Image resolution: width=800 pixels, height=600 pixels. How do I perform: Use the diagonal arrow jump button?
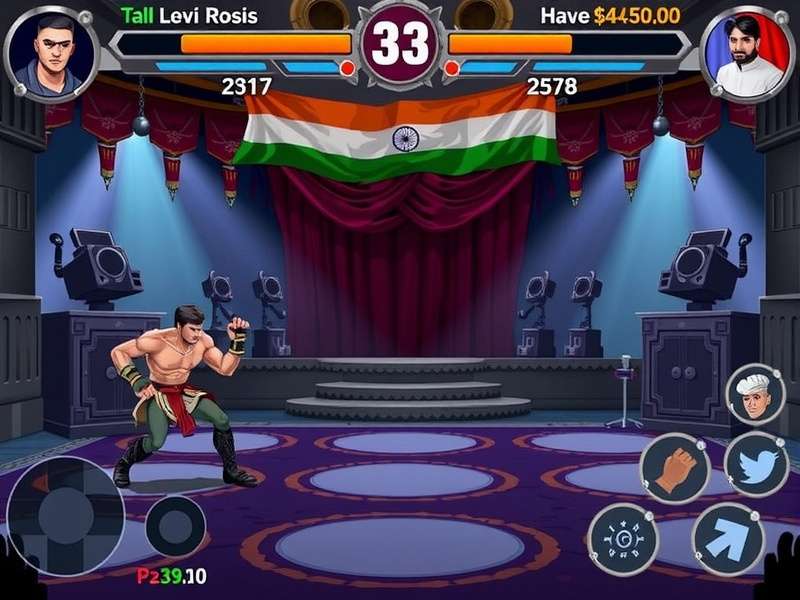(x=728, y=539)
